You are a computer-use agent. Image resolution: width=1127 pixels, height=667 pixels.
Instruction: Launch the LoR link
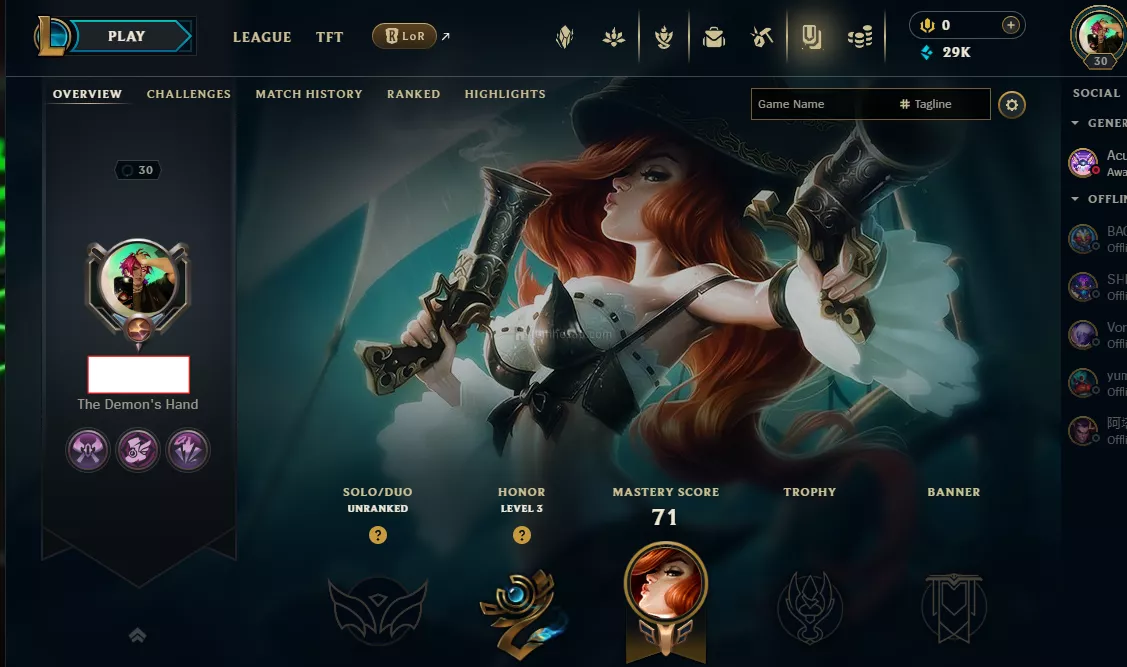tap(404, 37)
